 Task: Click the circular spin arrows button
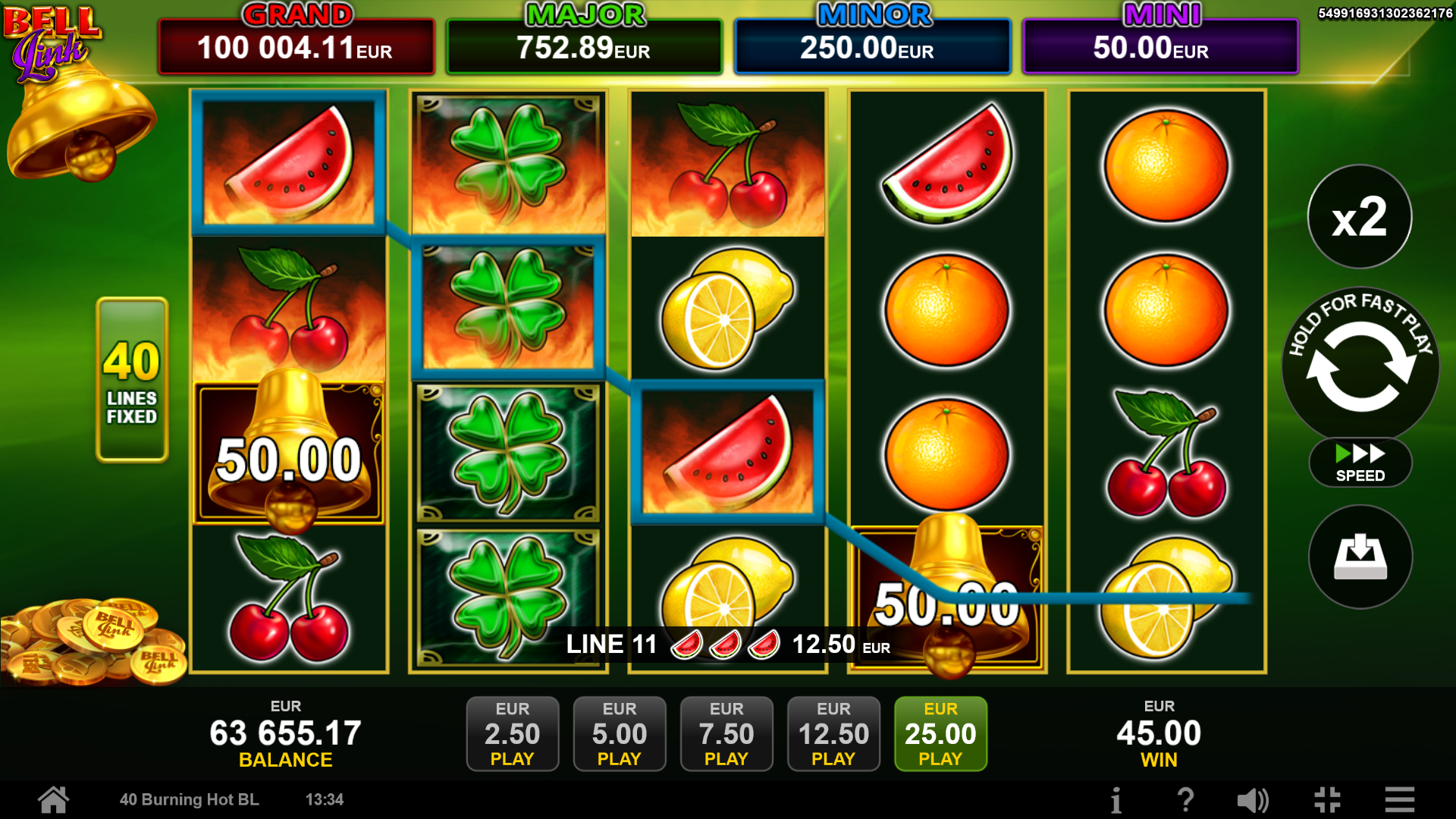tap(1360, 366)
